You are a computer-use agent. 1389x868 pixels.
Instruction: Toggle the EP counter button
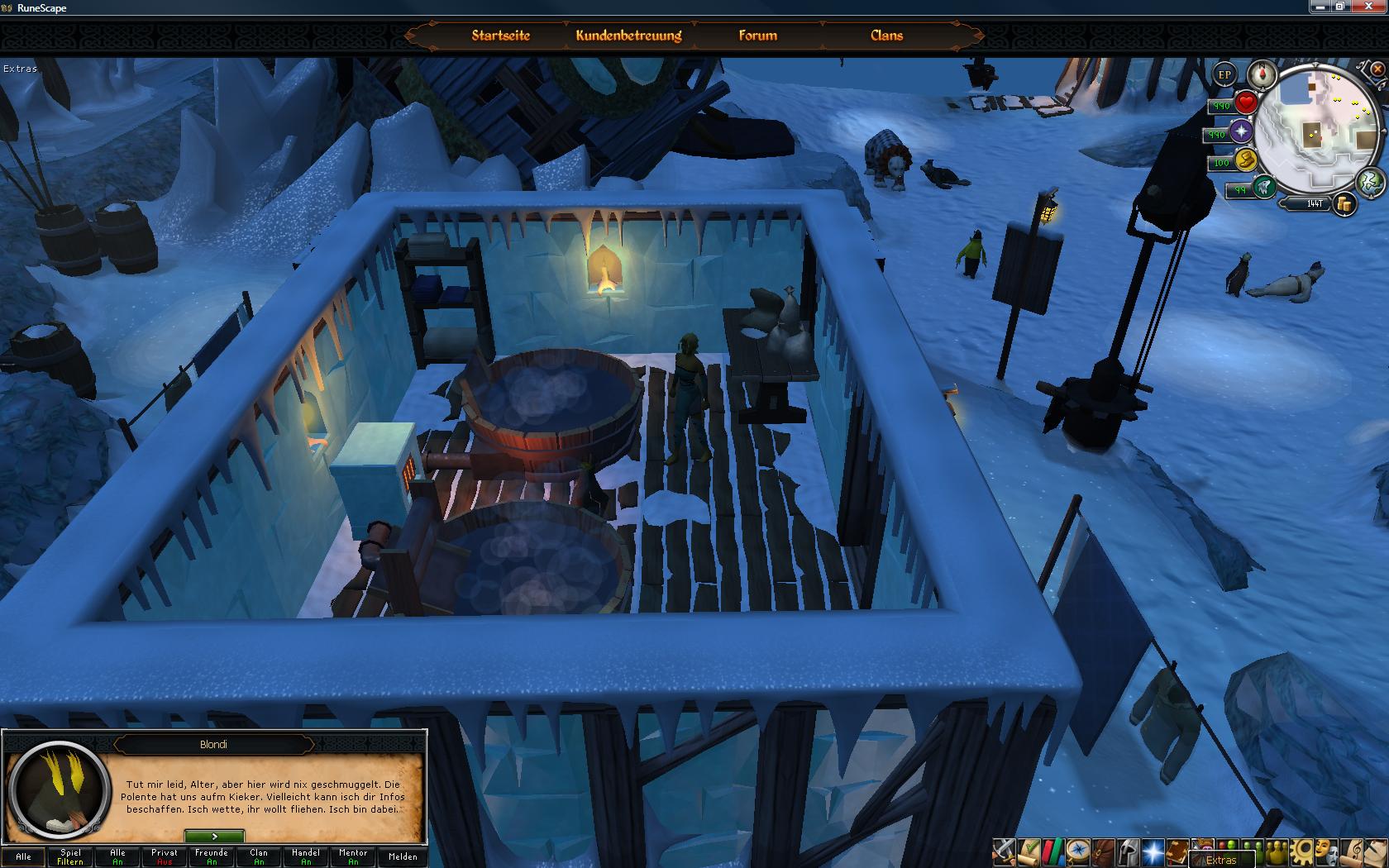(1224, 75)
